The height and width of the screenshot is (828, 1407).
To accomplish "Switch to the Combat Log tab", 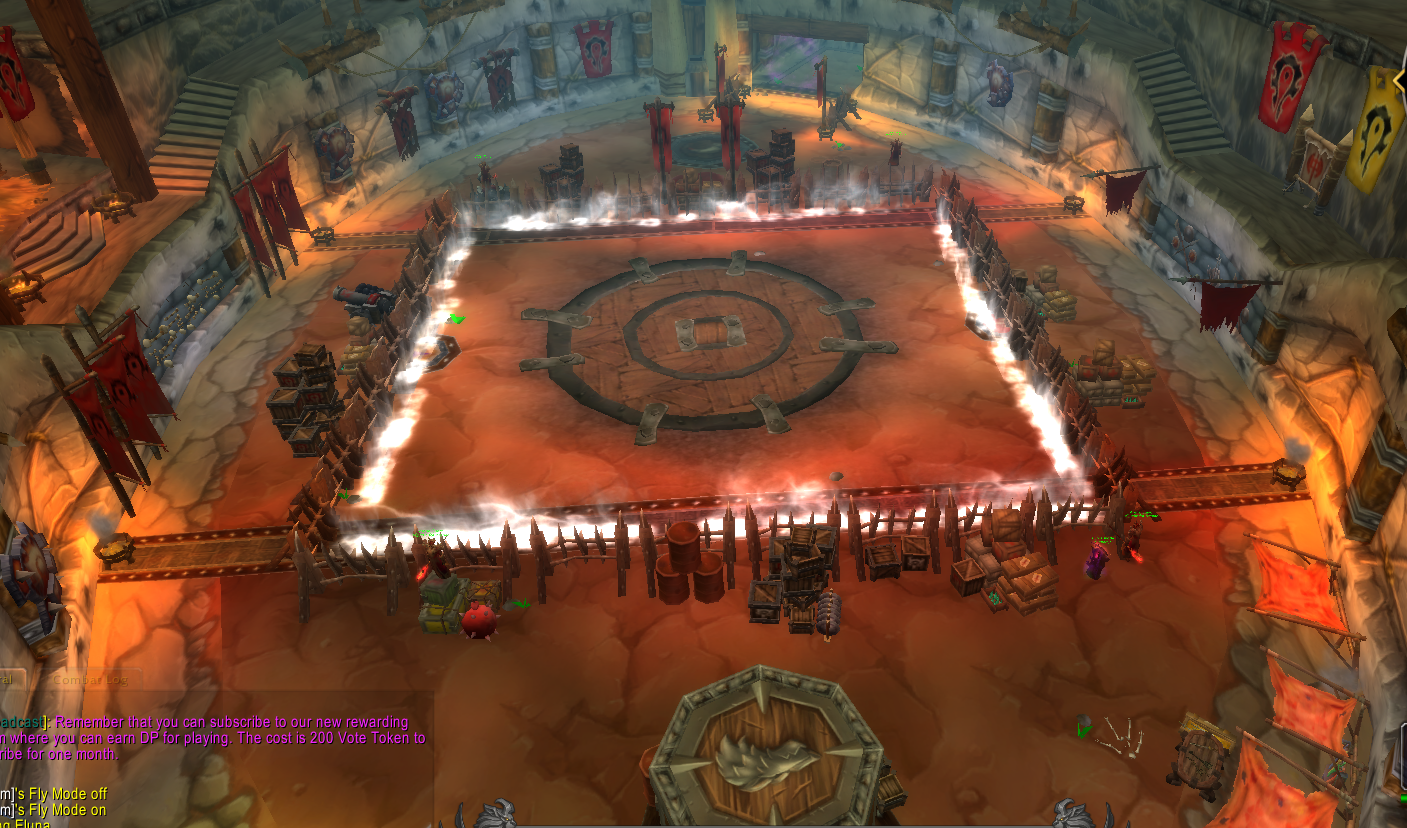I will click(89, 678).
